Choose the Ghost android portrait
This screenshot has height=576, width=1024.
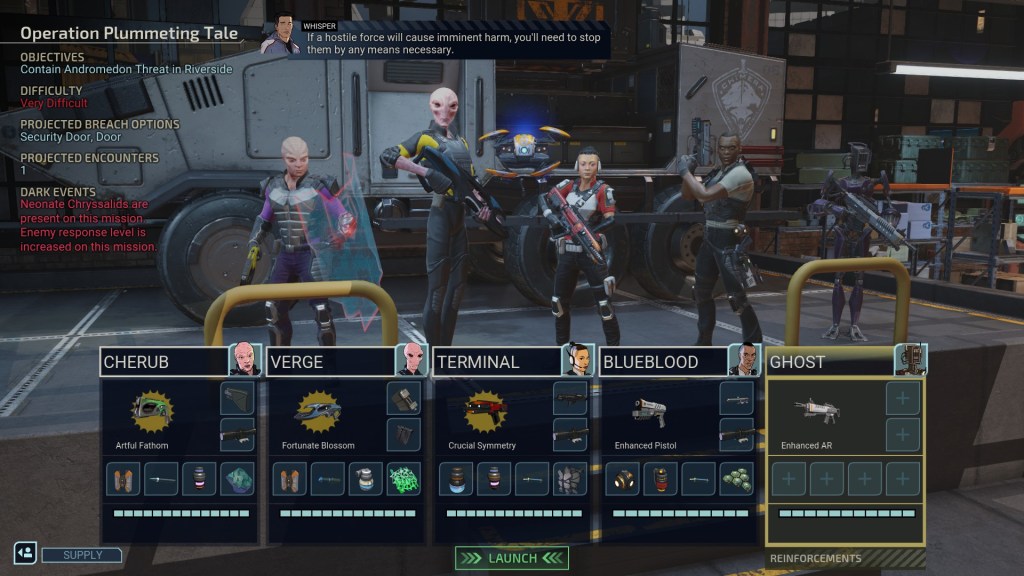coord(911,360)
